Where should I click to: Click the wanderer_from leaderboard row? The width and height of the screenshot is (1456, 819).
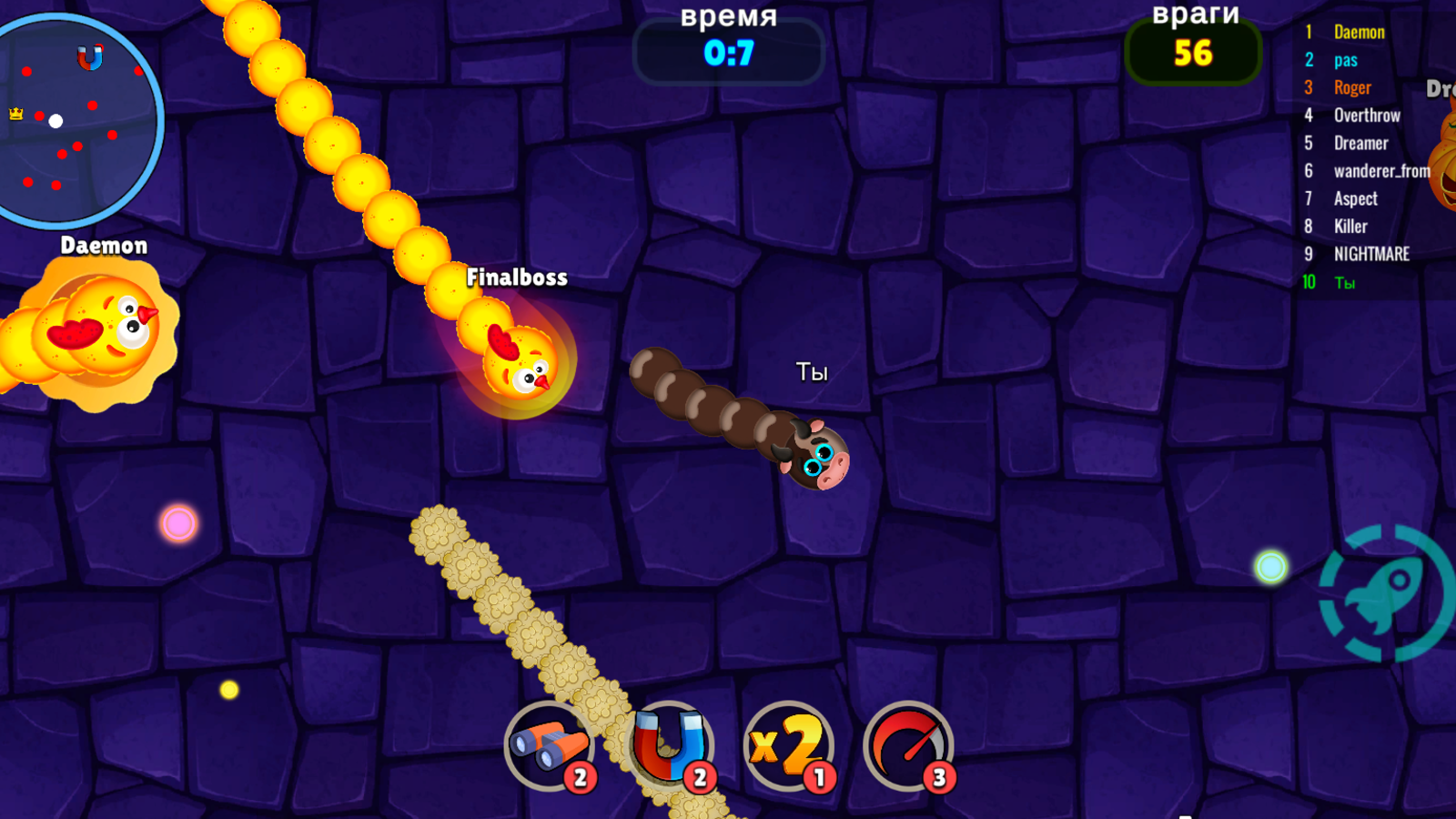[1381, 171]
